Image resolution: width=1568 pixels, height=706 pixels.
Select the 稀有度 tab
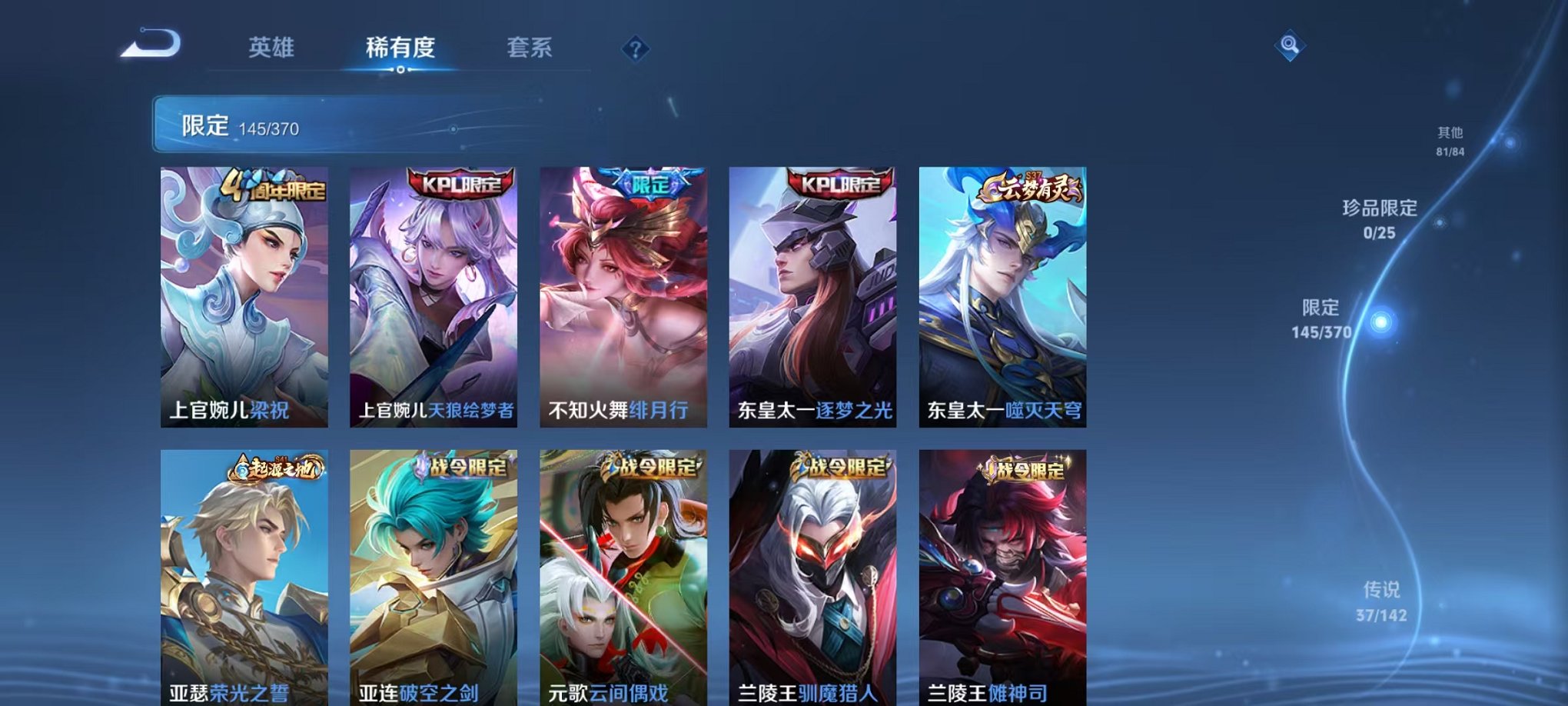pyautogui.click(x=401, y=48)
